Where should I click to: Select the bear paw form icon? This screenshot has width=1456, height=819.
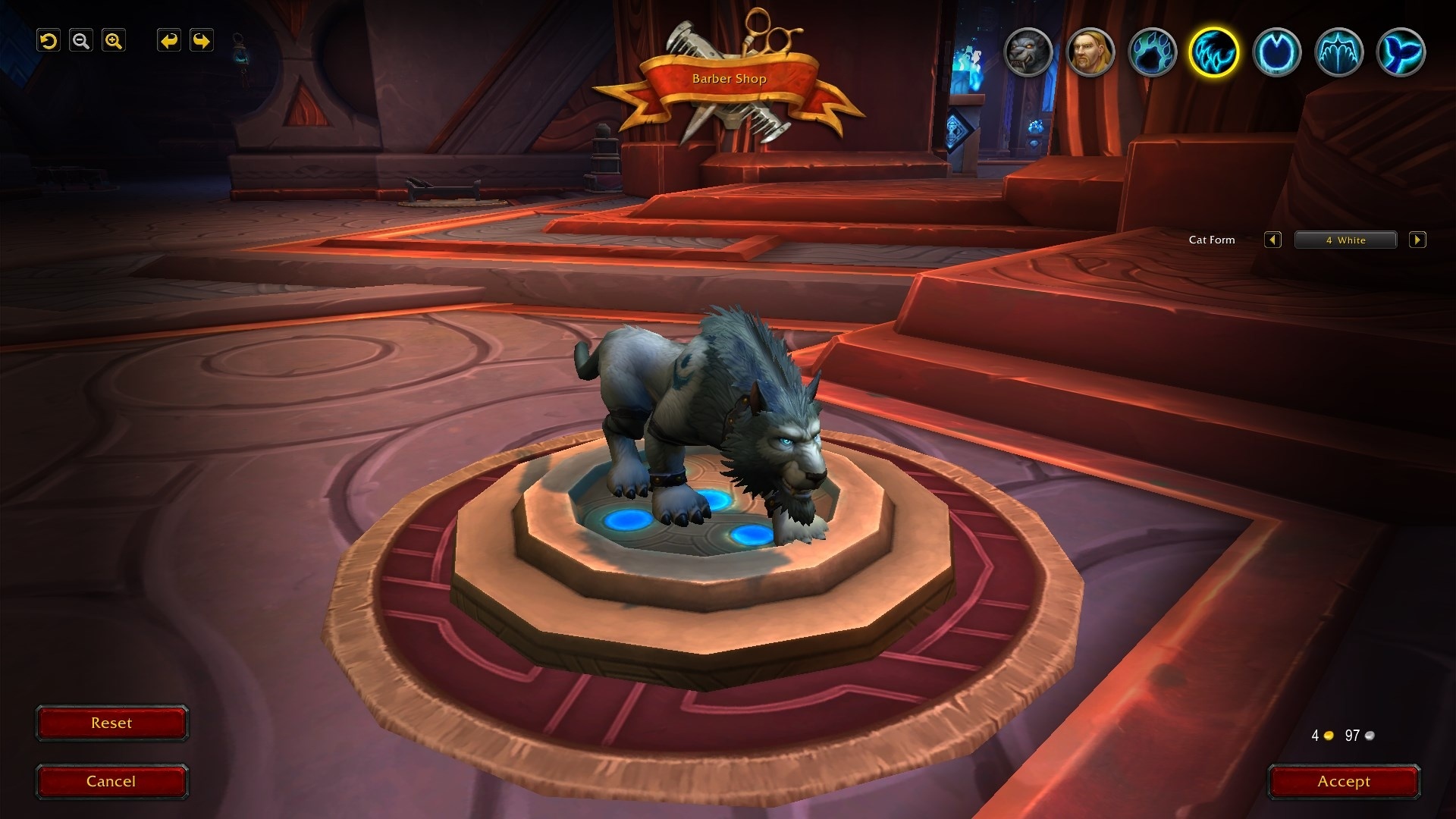(x=1152, y=52)
